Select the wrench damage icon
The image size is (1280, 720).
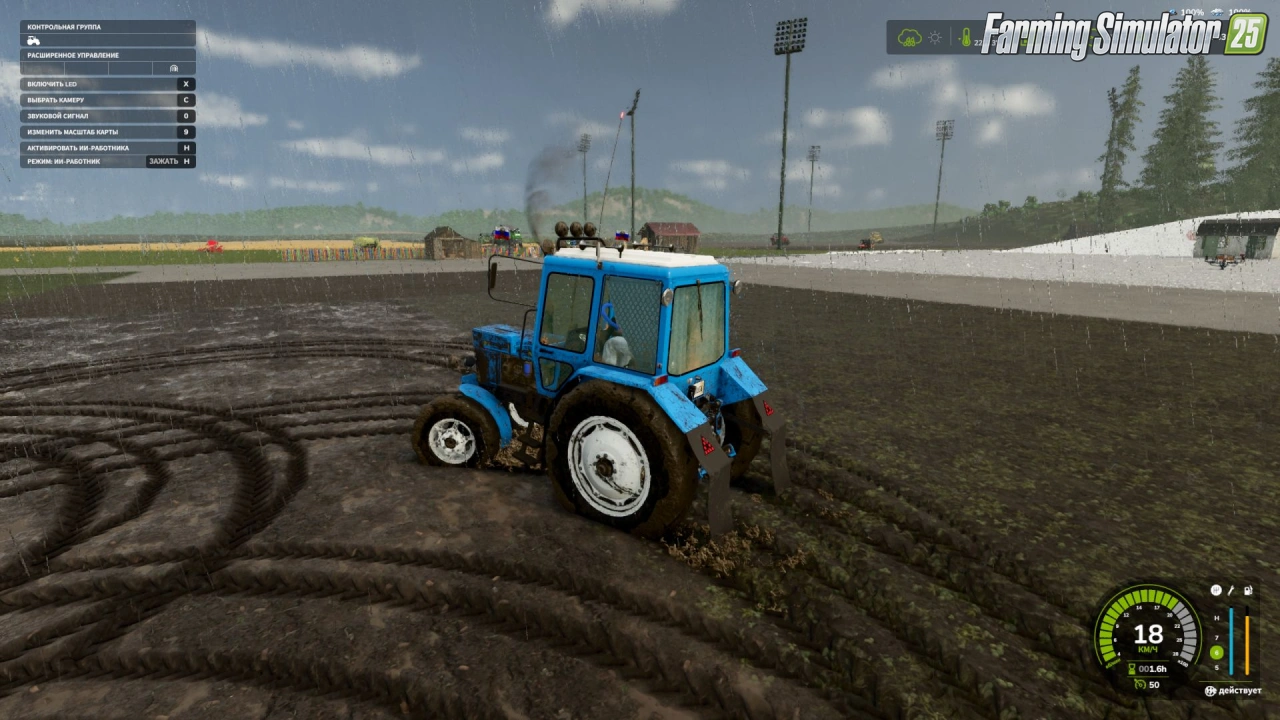click(x=1231, y=591)
